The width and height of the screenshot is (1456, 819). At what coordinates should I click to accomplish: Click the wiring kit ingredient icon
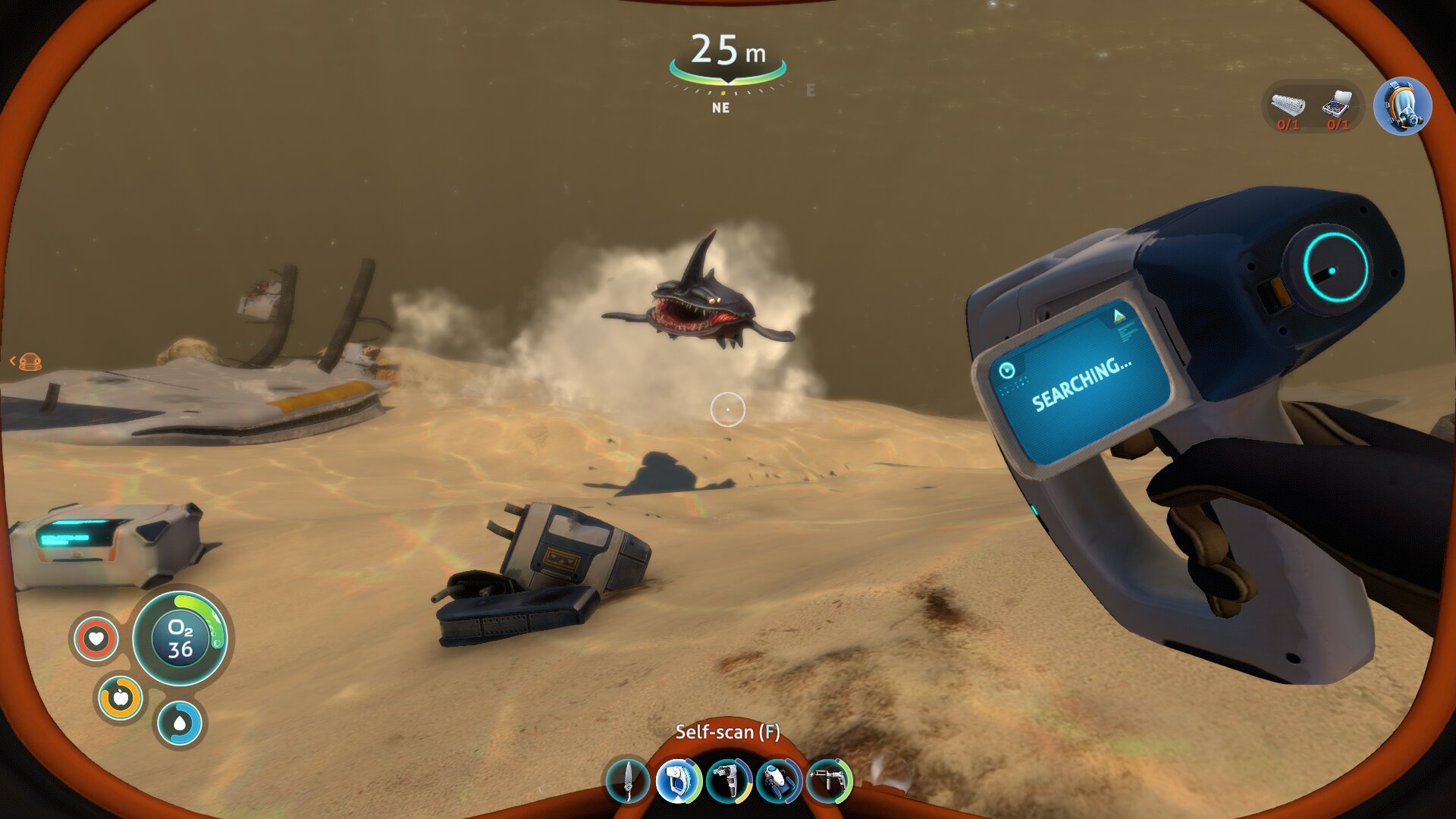click(1338, 102)
